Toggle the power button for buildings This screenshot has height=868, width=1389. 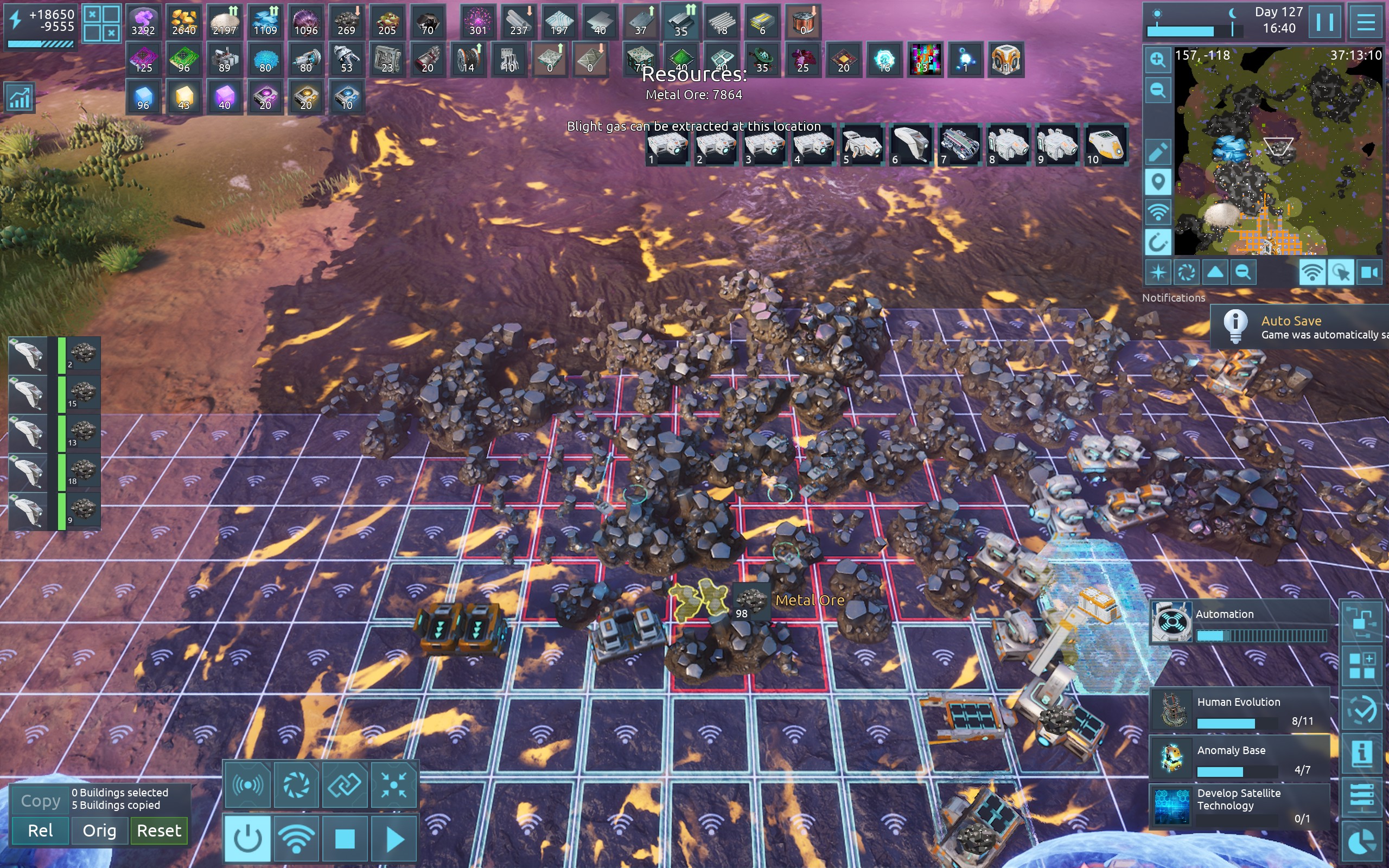(x=247, y=839)
